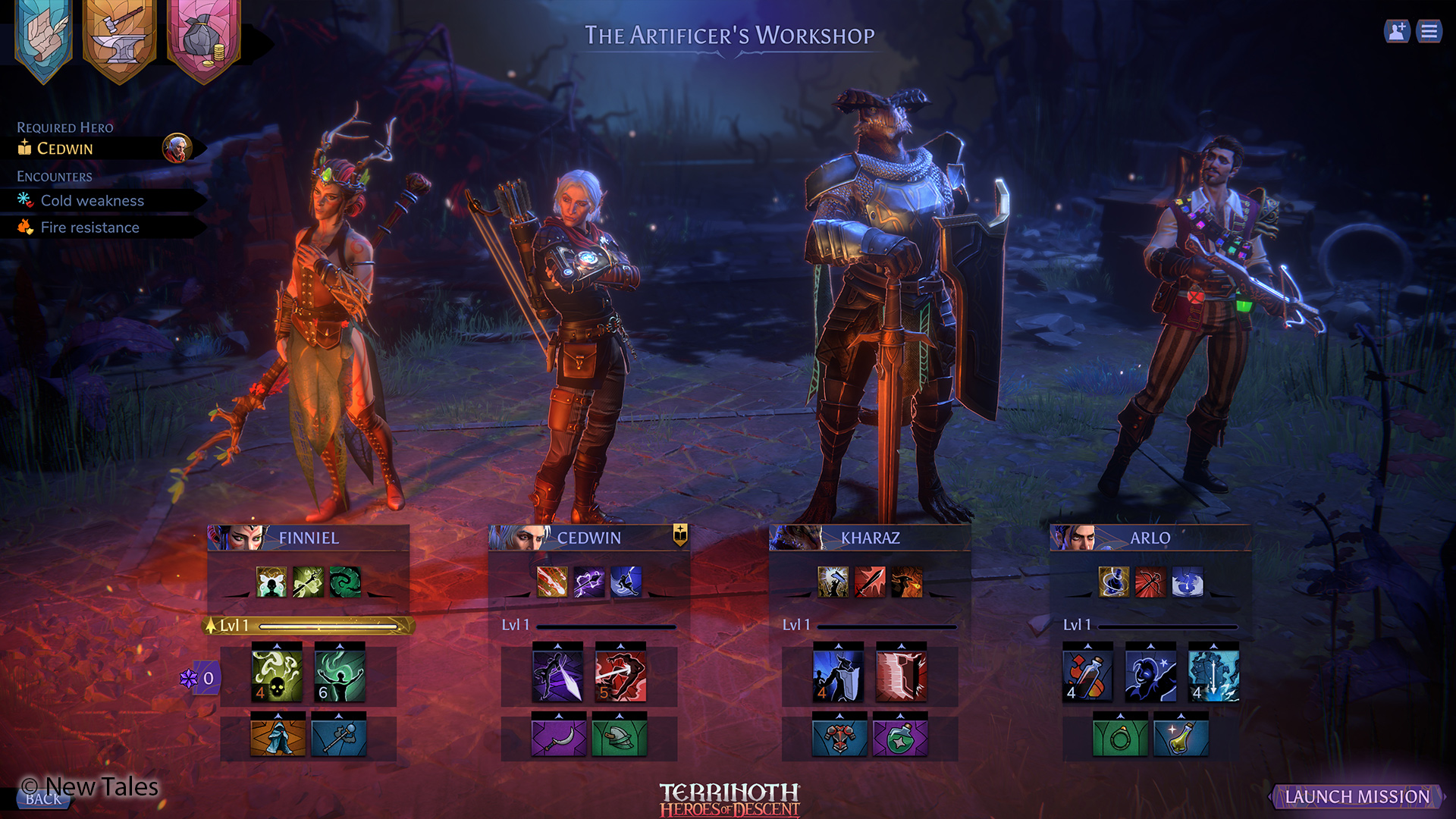1456x819 pixels.
Task: Inspect Finniel's green skull poison skill
Action: (x=277, y=674)
